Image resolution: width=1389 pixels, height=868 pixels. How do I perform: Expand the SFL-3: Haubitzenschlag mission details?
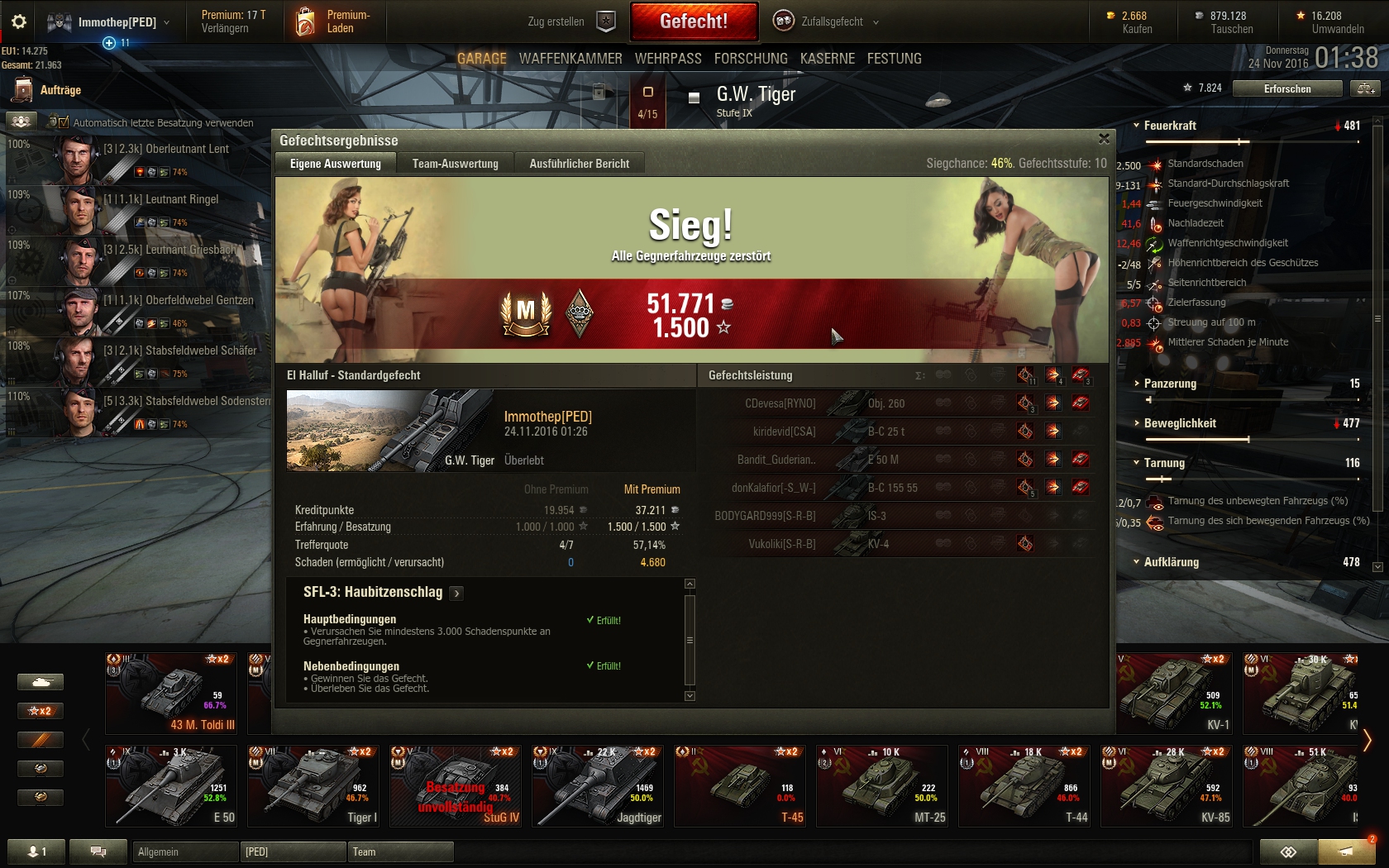coord(456,593)
